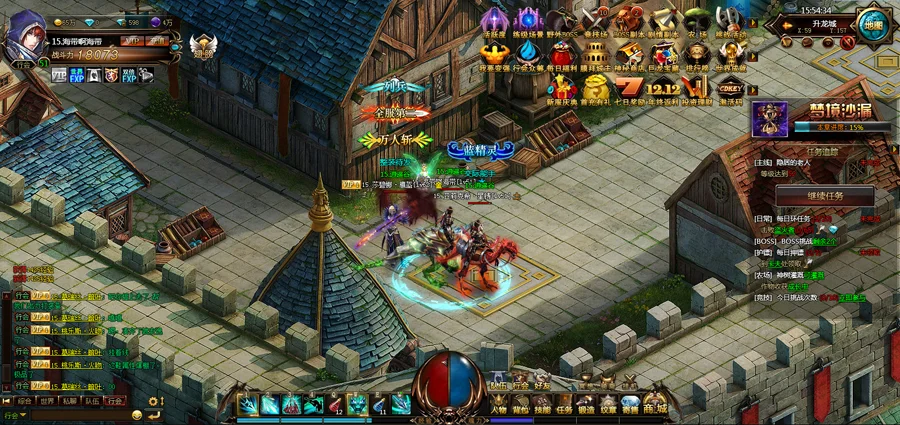Screen dimensions: 900x425
Task: Open the 商城 shop button
Action: (x=655, y=404)
